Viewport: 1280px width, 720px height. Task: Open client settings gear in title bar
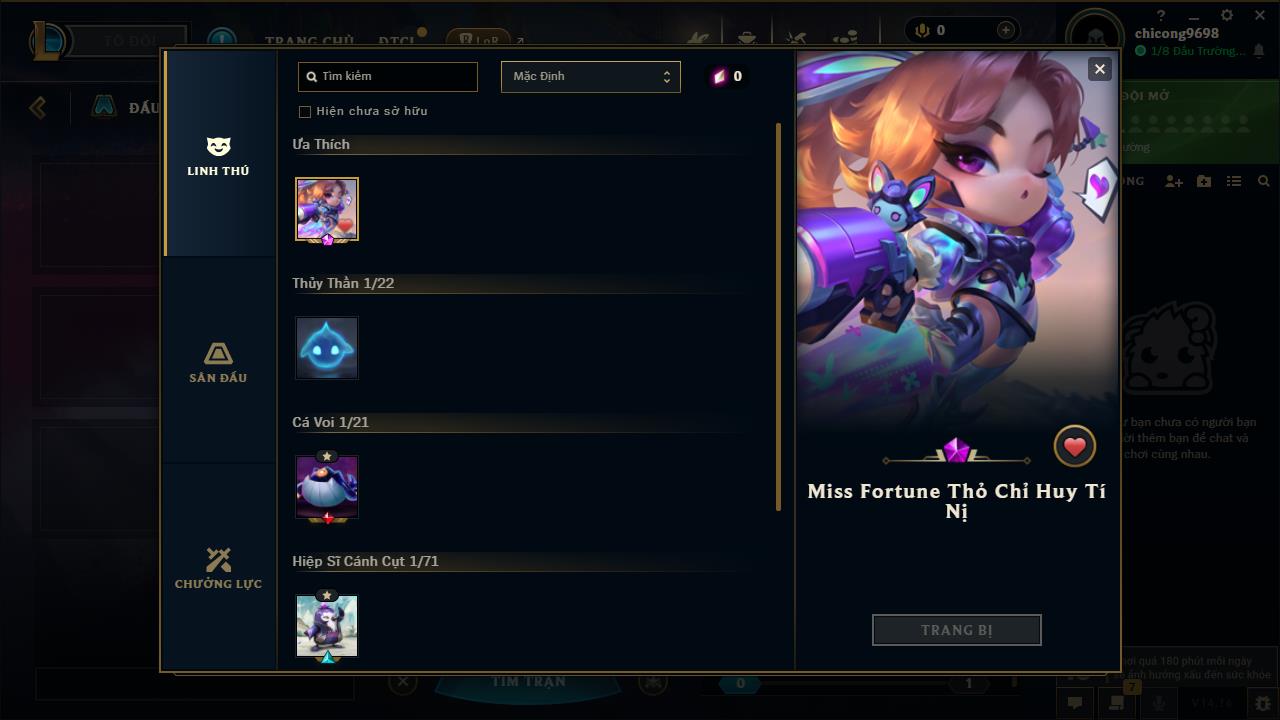coord(1227,16)
